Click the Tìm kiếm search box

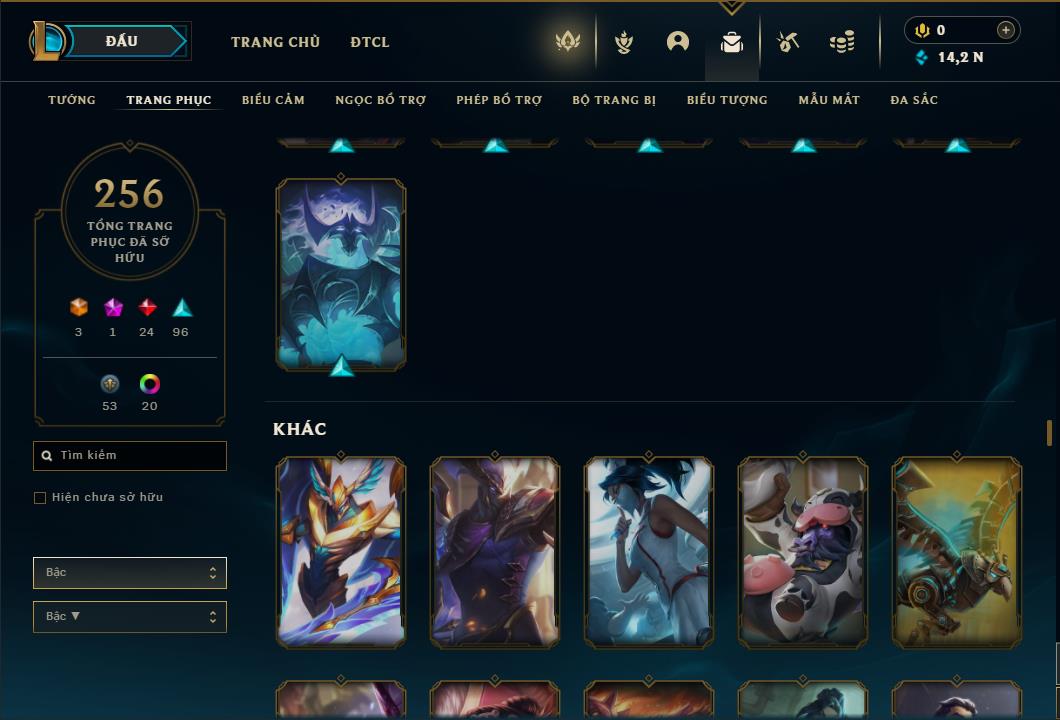(x=130, y=456)
